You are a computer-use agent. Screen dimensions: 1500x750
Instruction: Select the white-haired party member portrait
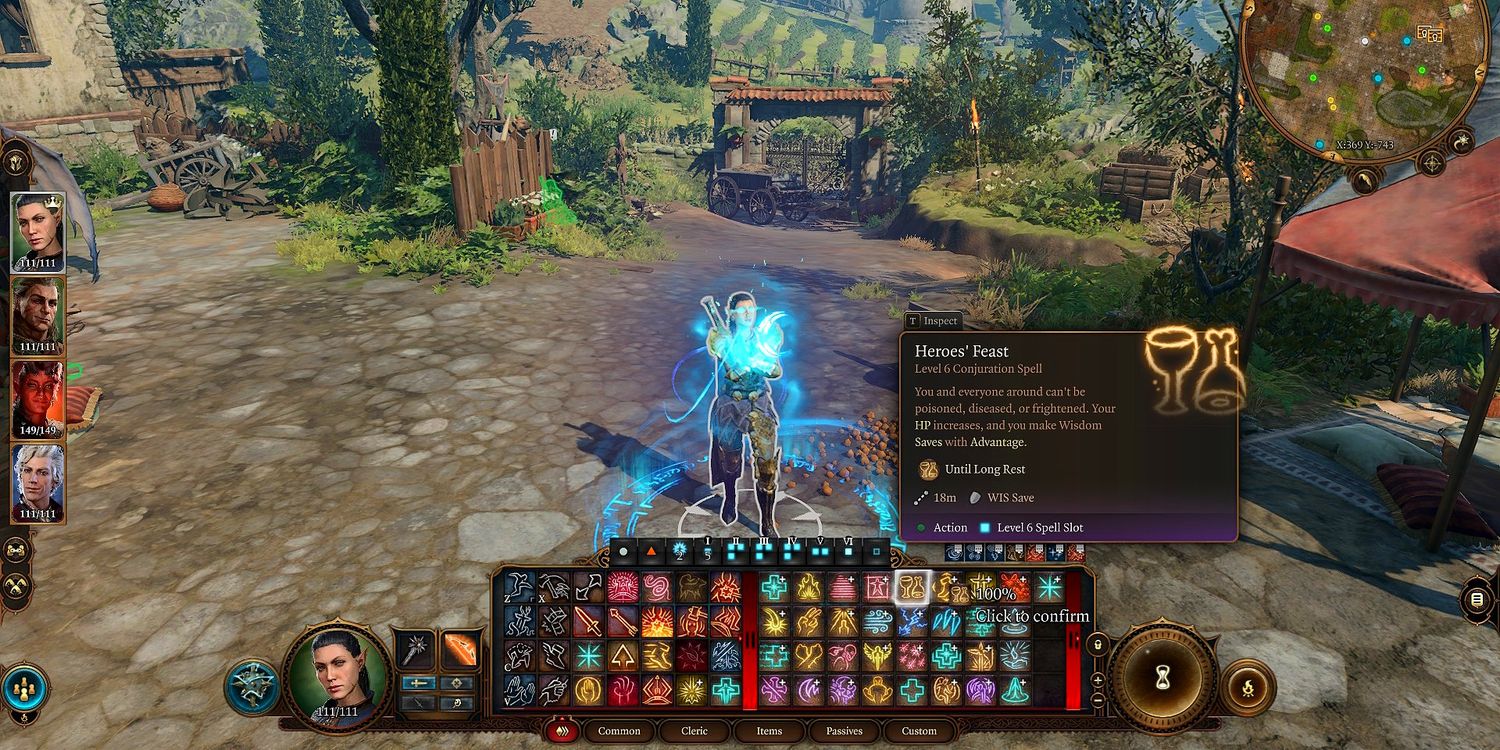click(37, 482)
